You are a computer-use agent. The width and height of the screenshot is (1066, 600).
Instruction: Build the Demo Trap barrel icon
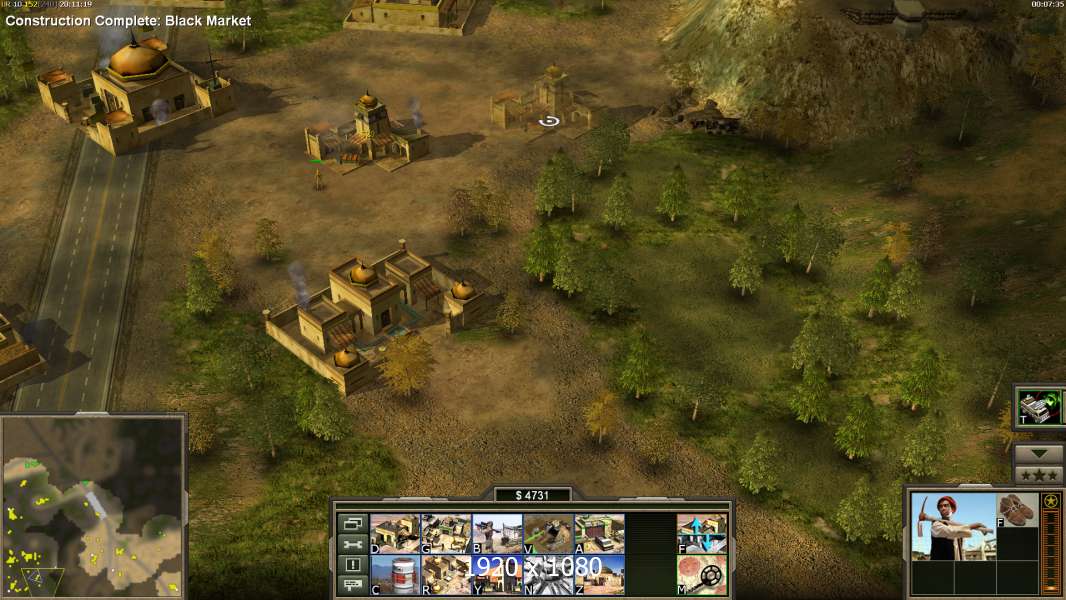coord(395,574)
